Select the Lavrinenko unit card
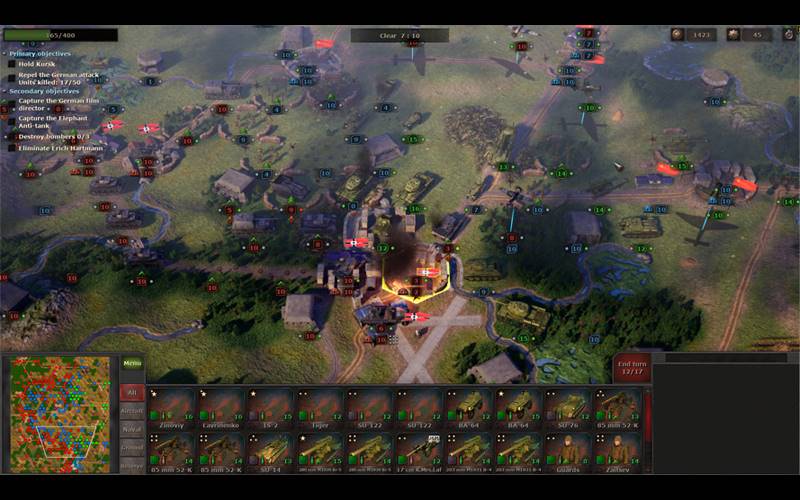Image resolution: width=800 pixels, height=500 pixels. click(x=220, y=407)
